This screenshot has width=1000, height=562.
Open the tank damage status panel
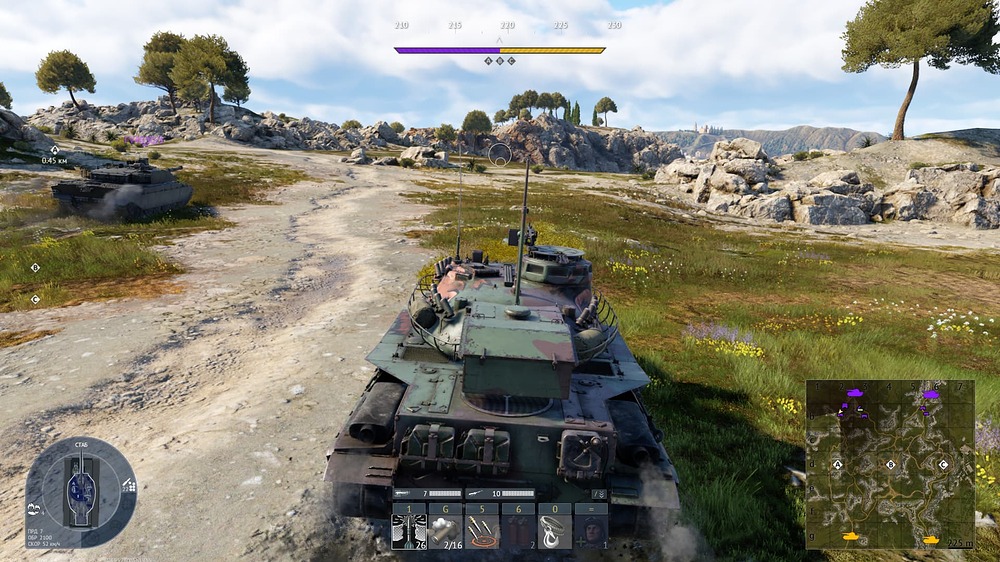81,491
